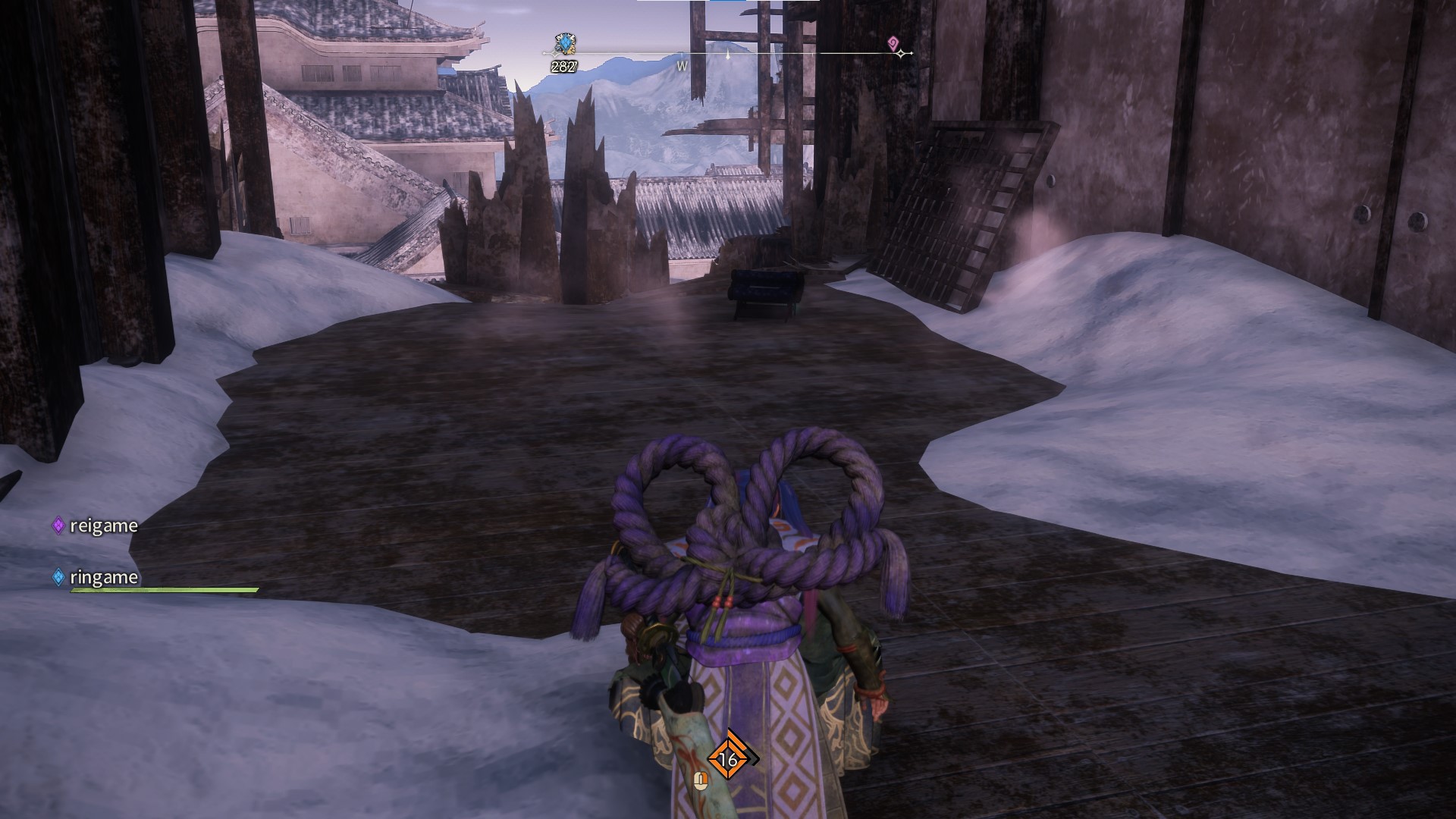The height and width of the screenshot is (819, 1456).
Task: Select party member reigame
Action: 102,526
